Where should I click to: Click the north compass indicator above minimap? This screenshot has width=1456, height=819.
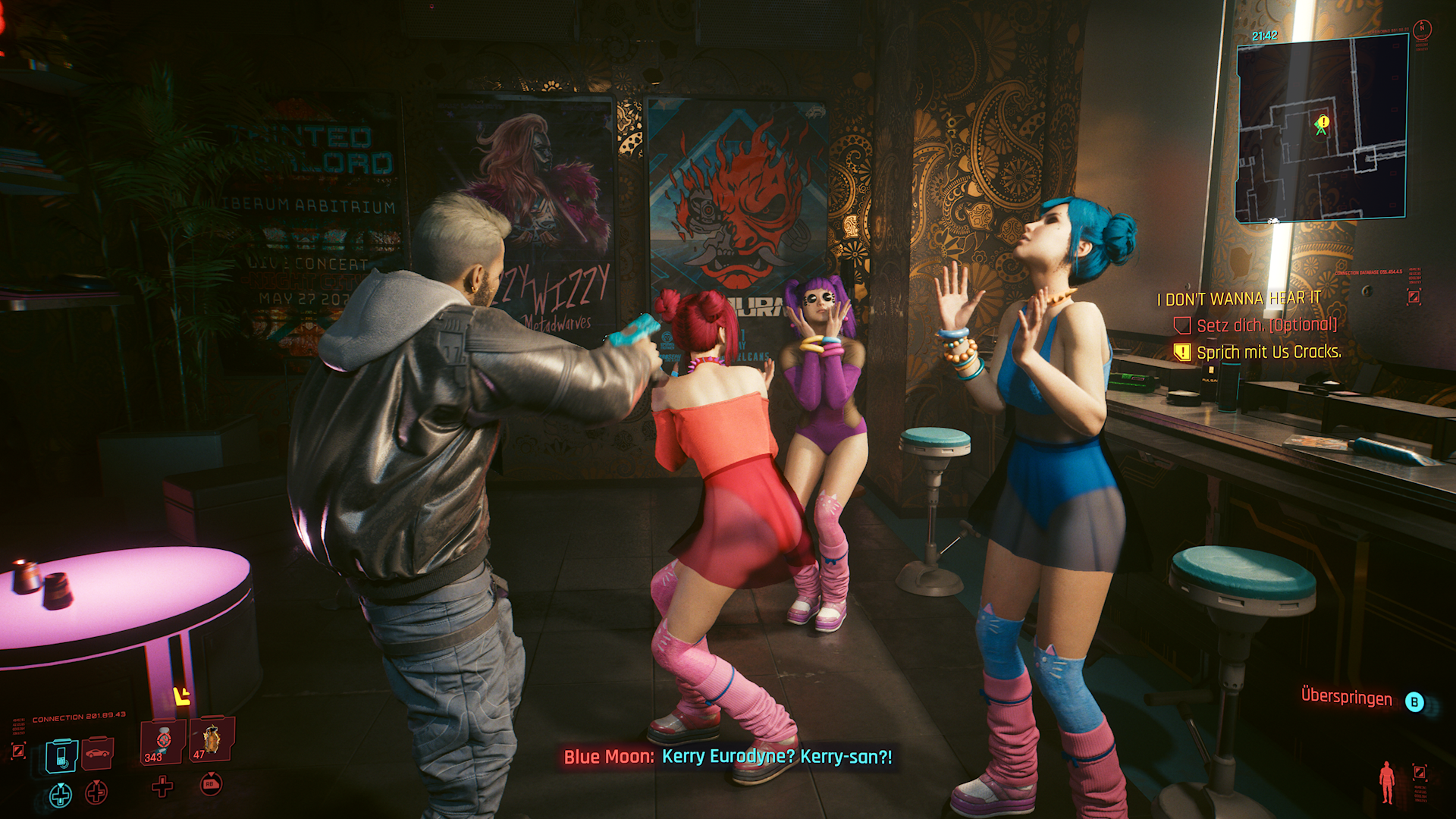tap(1423, 29)
